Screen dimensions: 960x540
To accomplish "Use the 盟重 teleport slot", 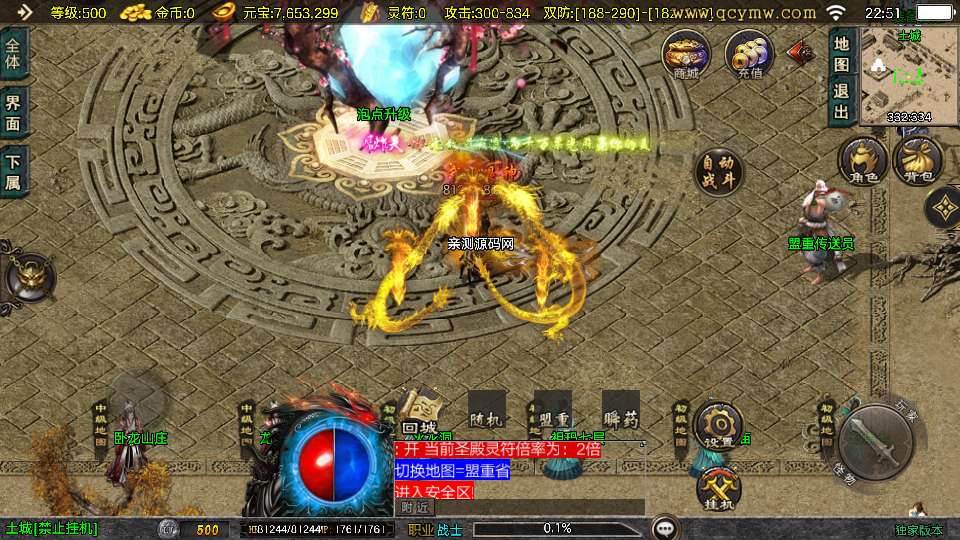I will (x=552, y=410).
